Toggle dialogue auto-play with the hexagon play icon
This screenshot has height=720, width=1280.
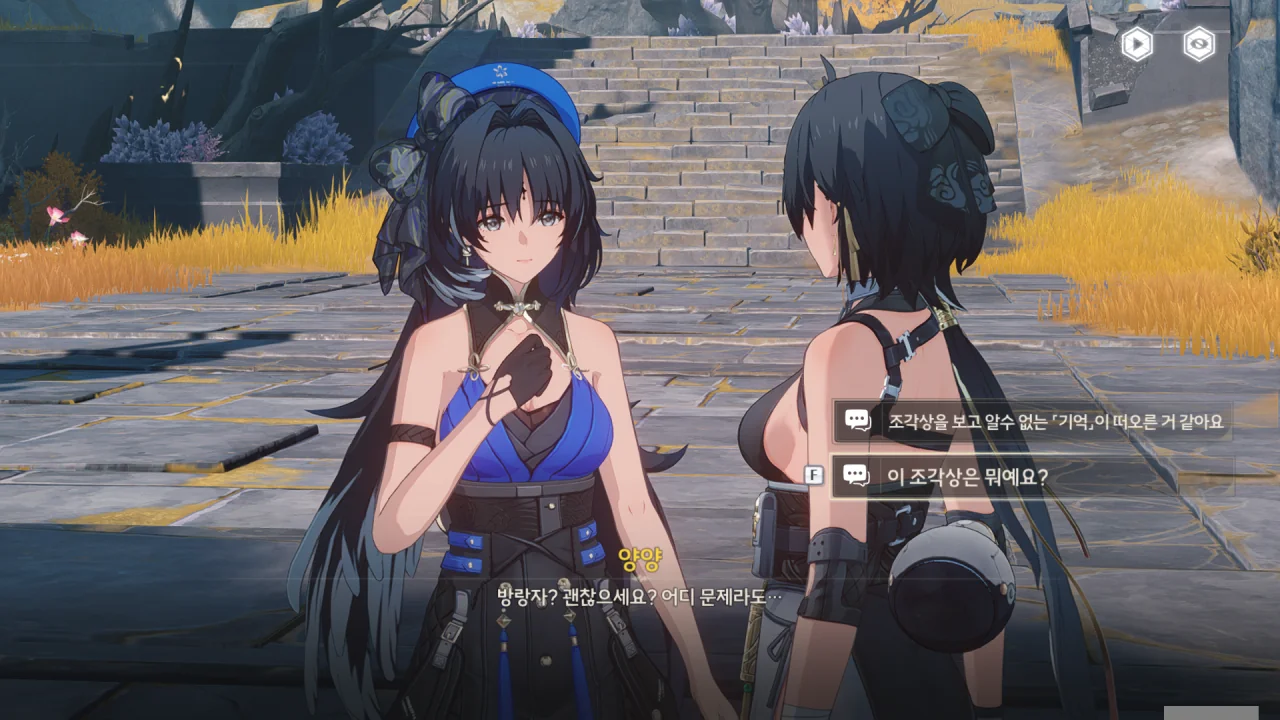1136,44
